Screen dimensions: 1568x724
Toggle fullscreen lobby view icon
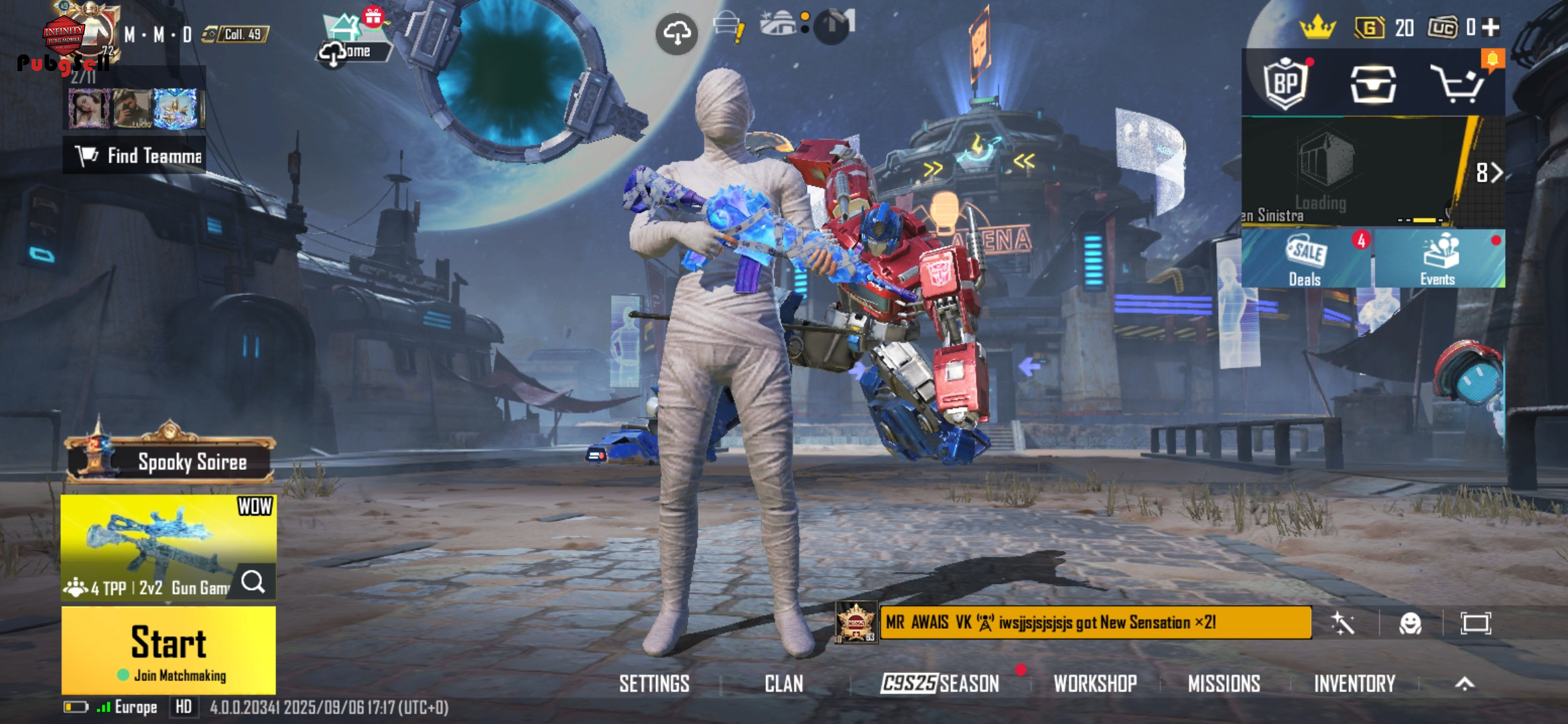click(x=1476, y=623)
